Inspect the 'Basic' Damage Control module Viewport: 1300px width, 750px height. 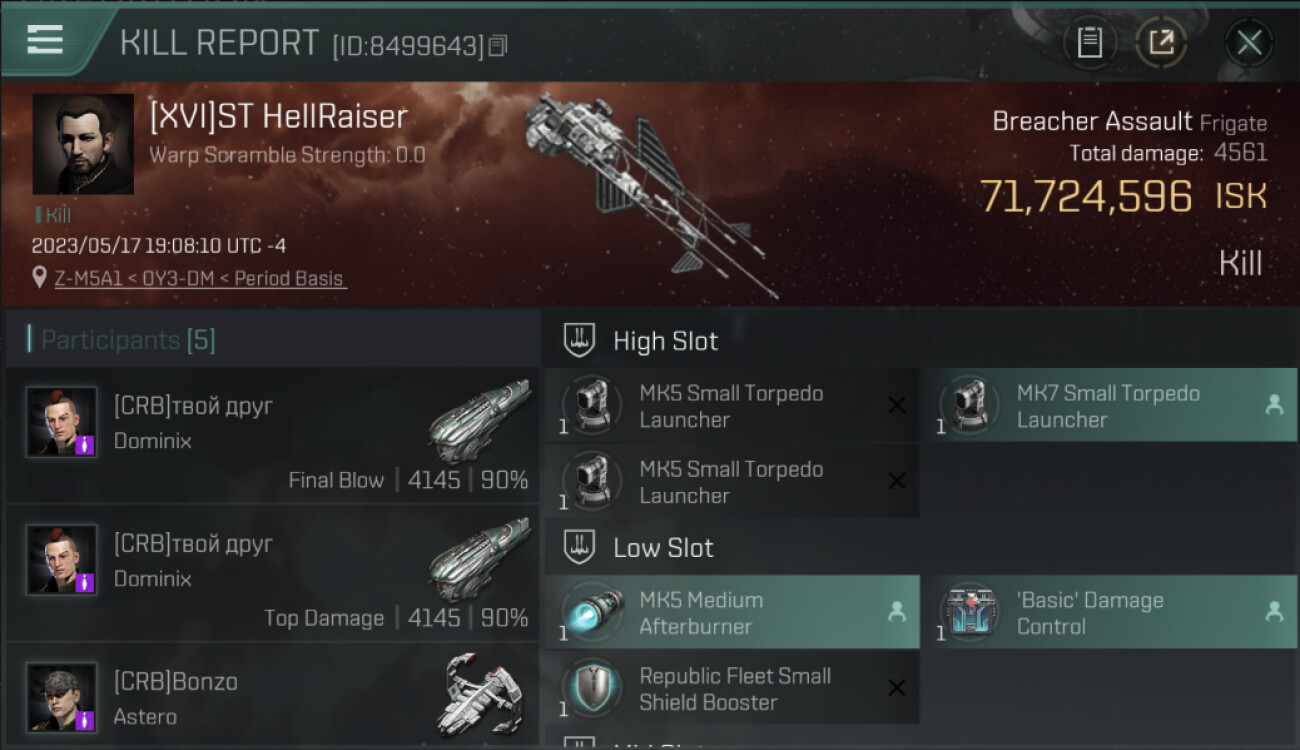pyautogui.click(x=1108, y=613)
